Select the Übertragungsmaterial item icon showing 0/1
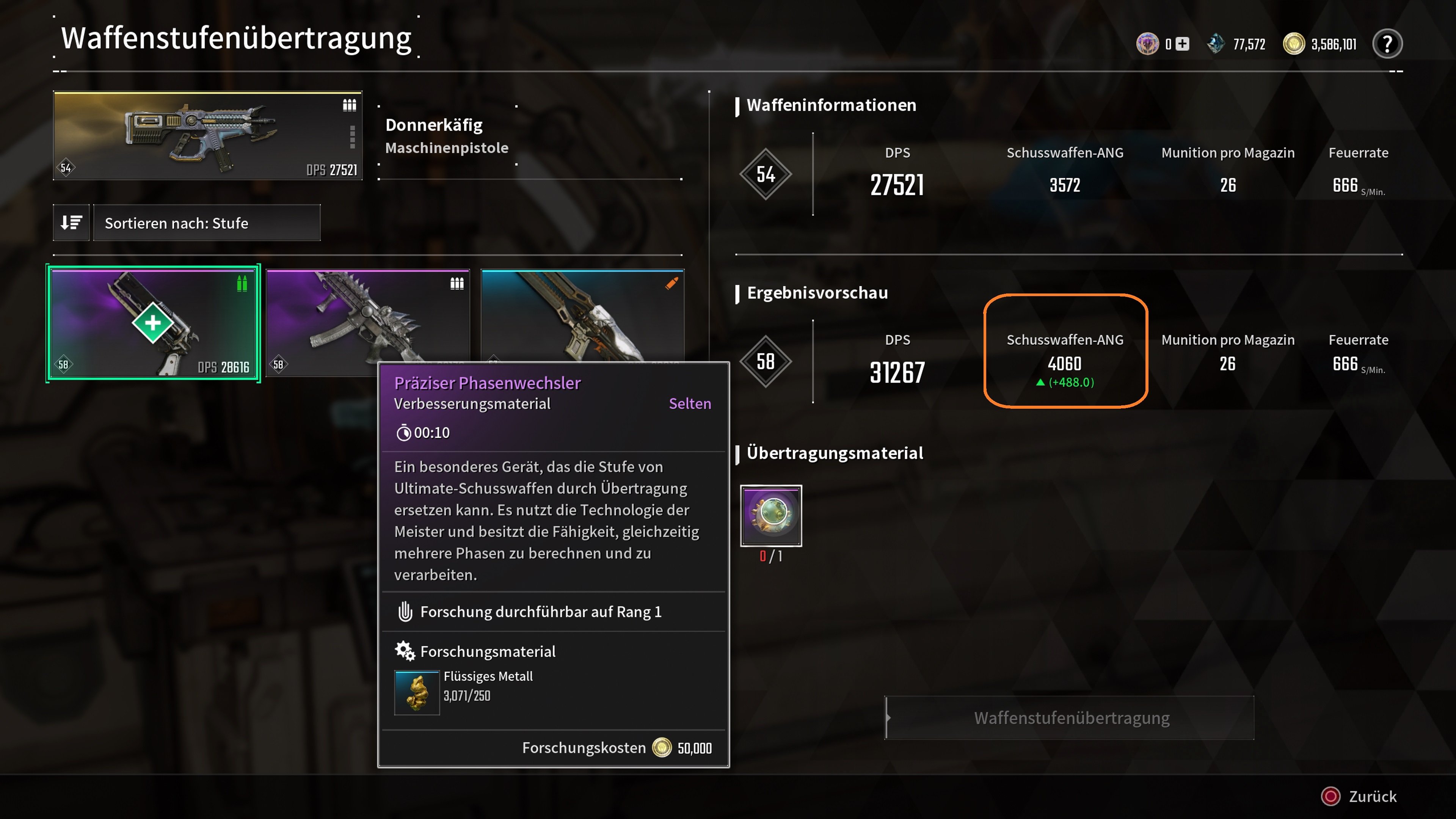The width and height of the screenshot is (1456, 819). pos(770,515)
